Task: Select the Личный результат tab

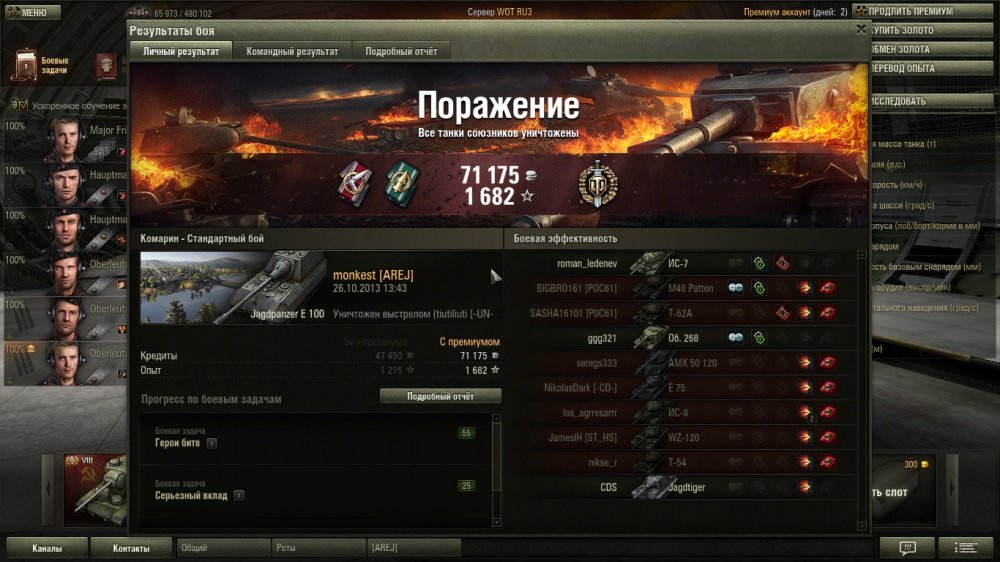Action: click(x=181, y=51)
